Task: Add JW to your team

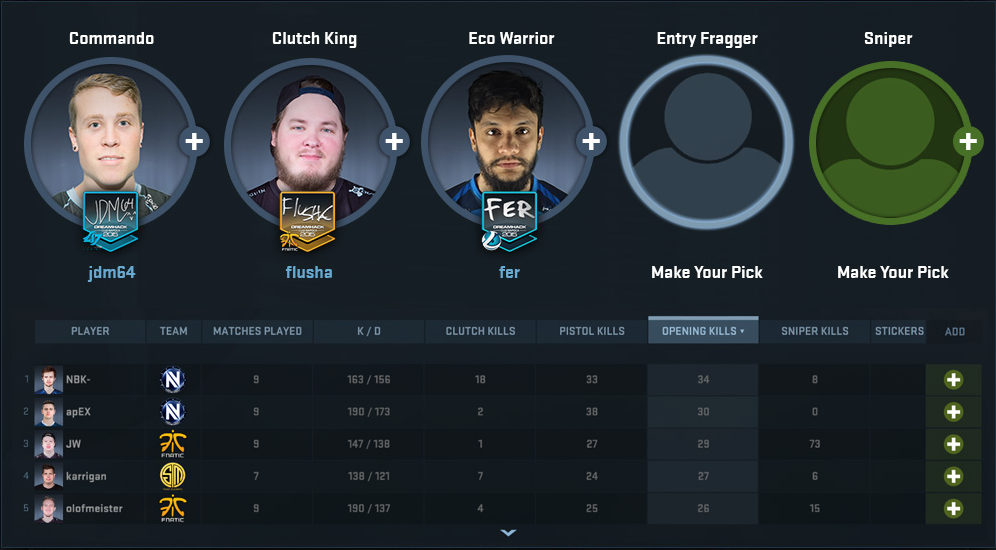Action: [x=953, y=444]
